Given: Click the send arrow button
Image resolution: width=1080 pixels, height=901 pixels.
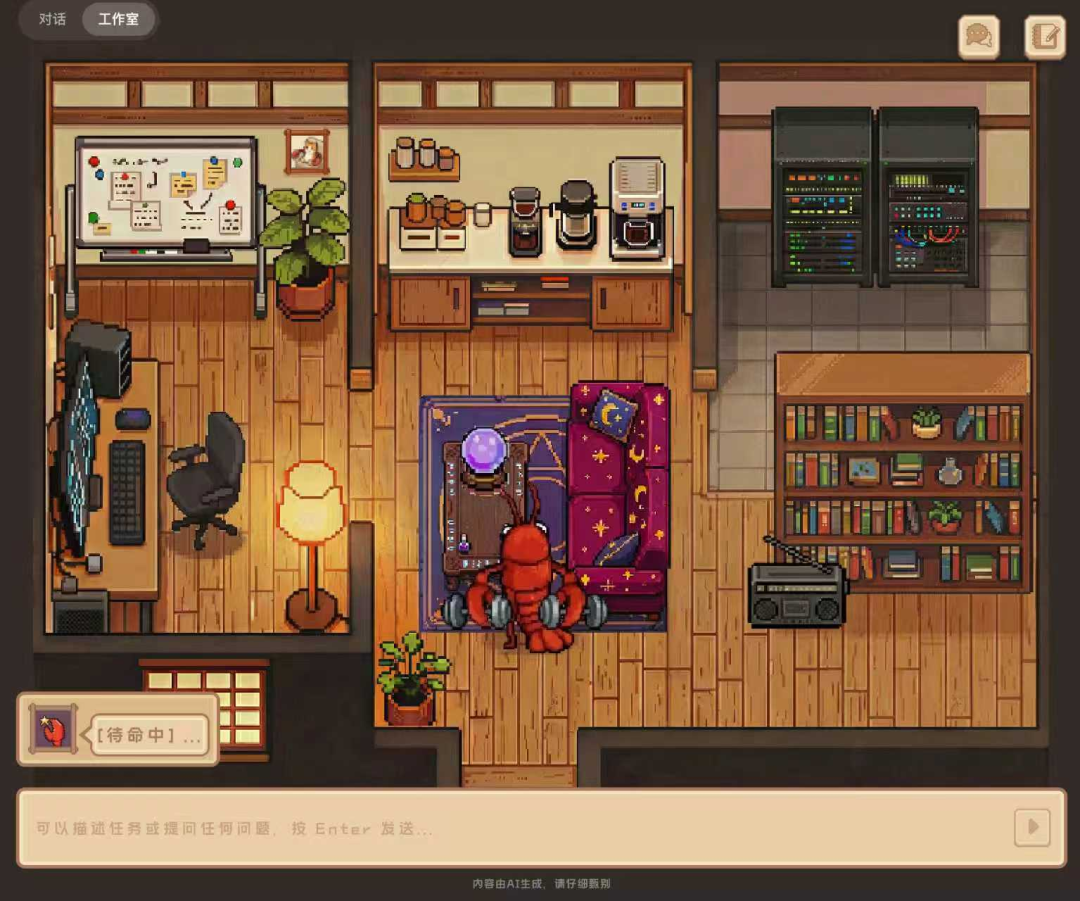Looking at the screenshot, I should (x=1033, y=827).
